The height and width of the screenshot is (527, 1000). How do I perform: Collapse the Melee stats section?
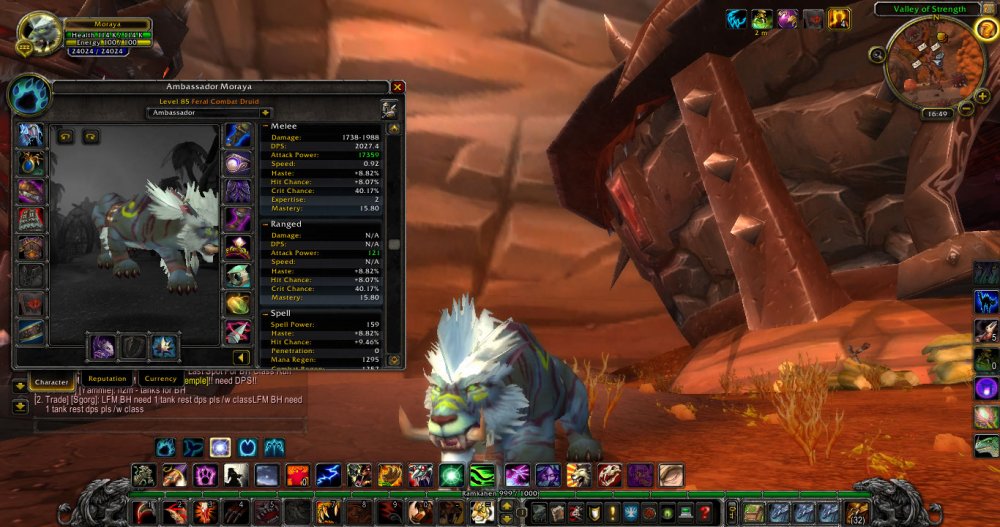[265, 127]
